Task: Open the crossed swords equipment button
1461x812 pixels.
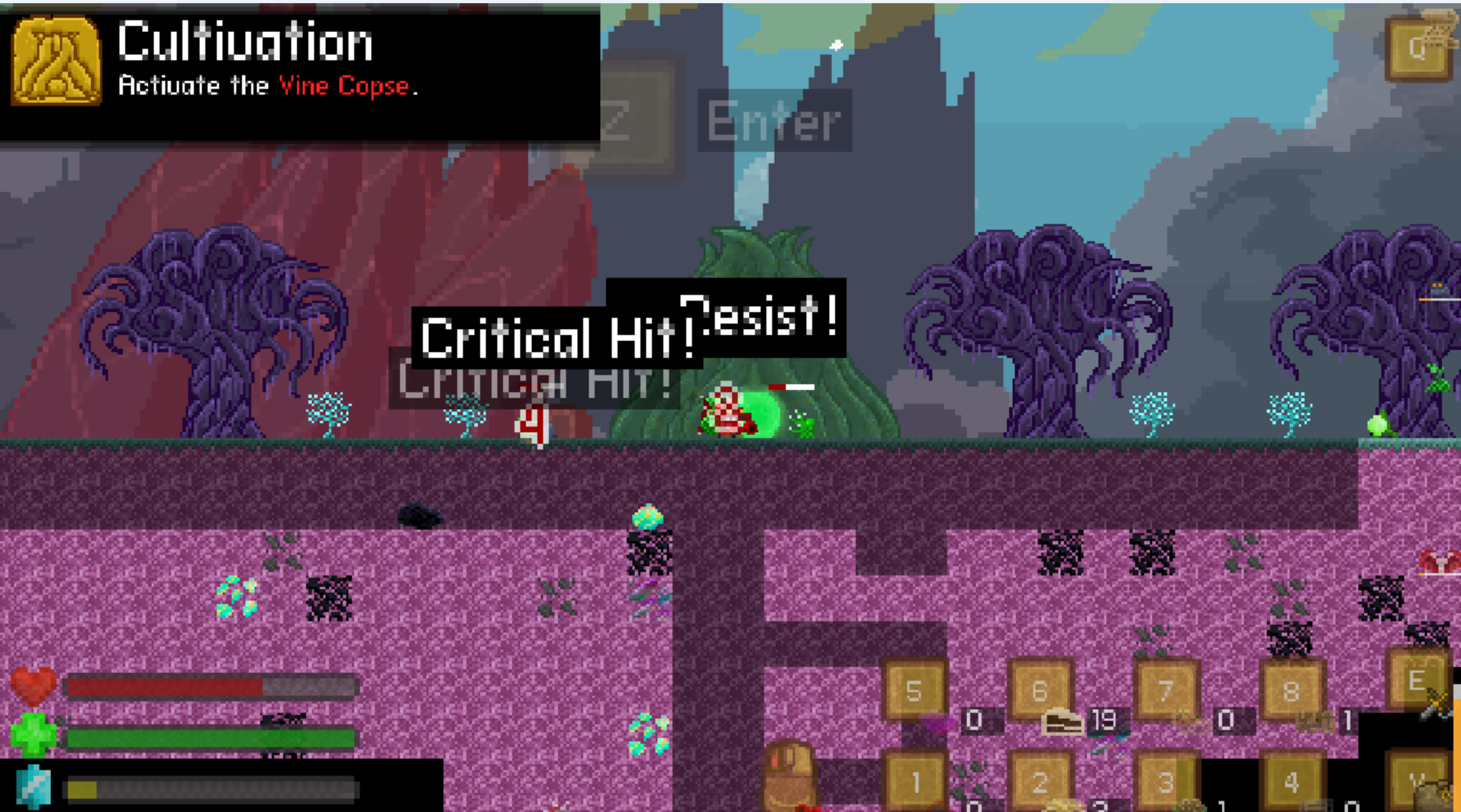Action: click(1418, 681)
